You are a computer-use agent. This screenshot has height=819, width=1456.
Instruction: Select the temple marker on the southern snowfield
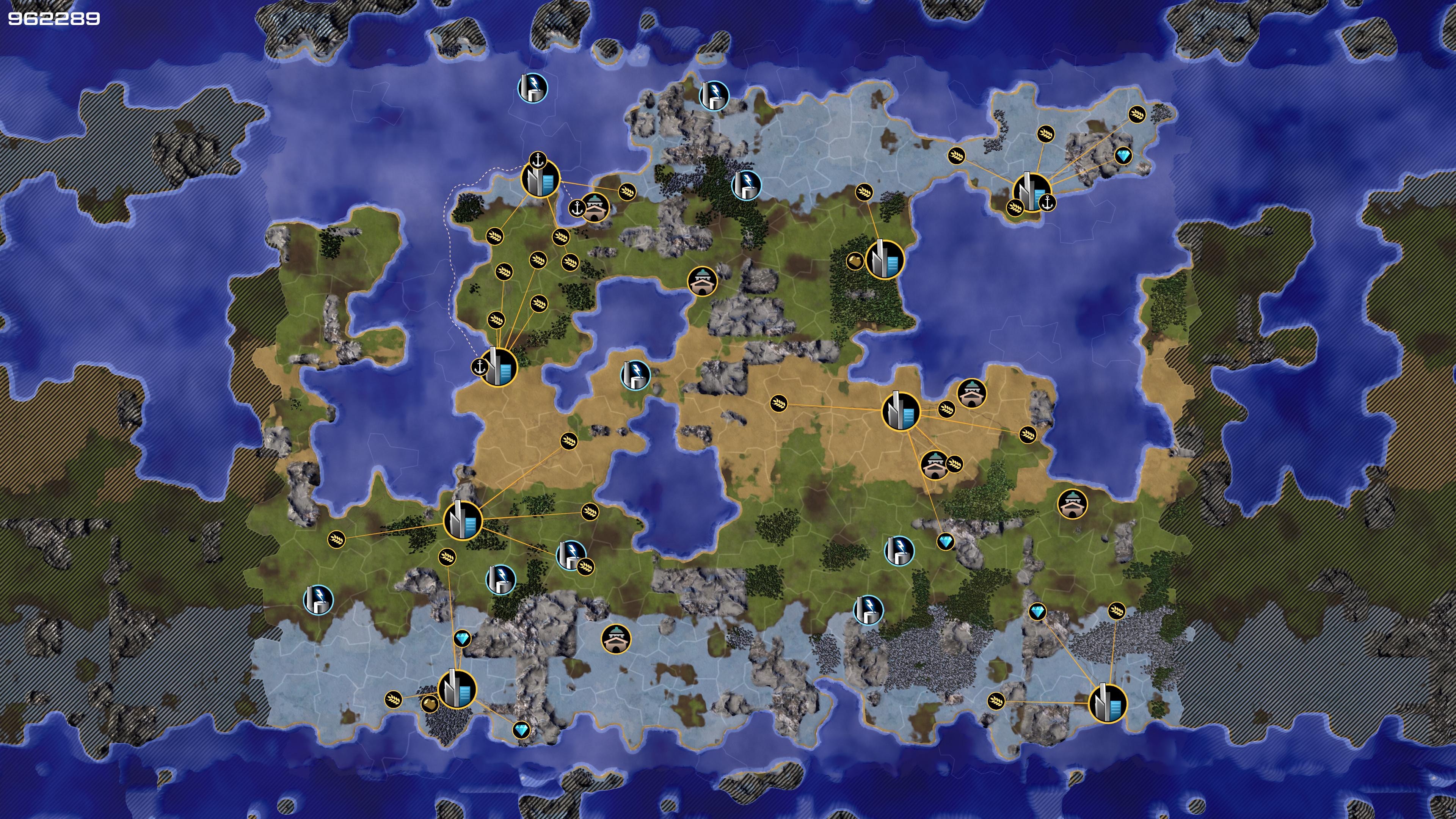coord(616,639)
